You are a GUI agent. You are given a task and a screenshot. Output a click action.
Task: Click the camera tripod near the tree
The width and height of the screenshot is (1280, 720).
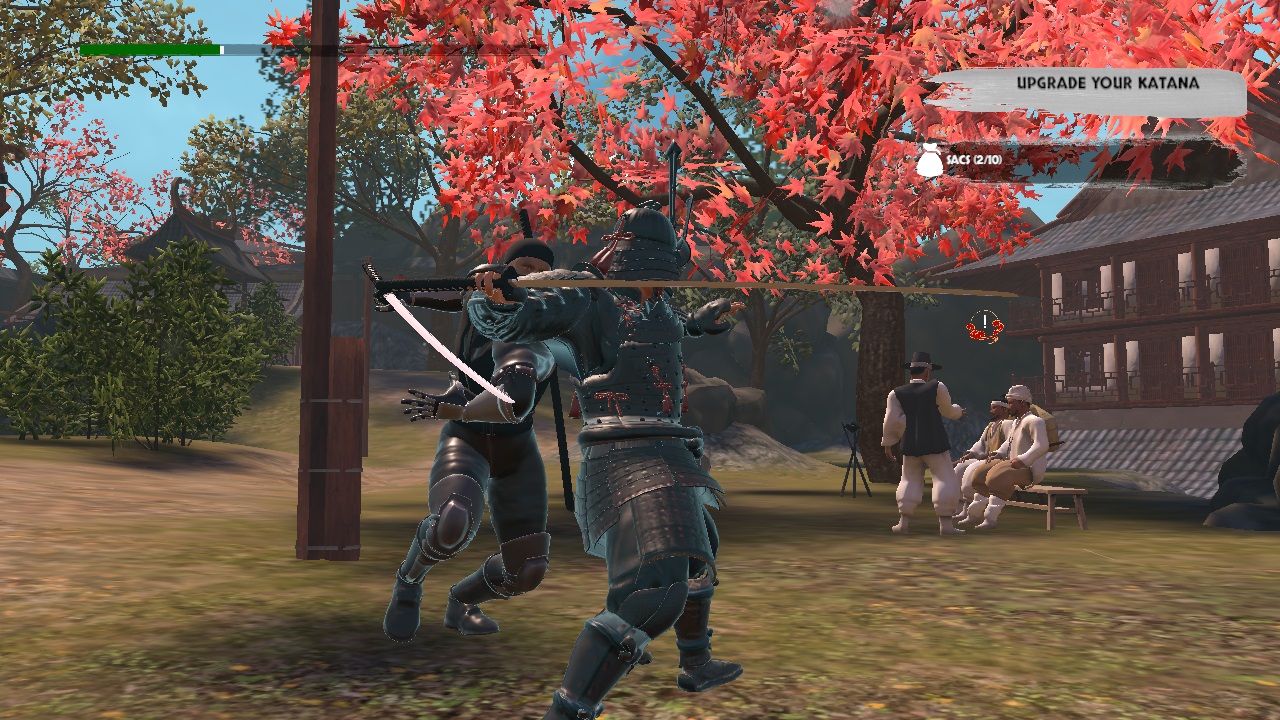click(851, 460)
